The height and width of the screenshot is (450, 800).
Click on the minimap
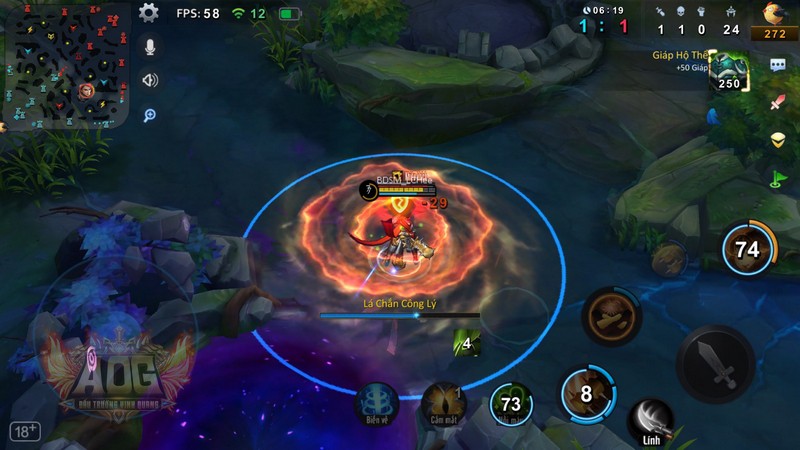(x=66, y=66)
